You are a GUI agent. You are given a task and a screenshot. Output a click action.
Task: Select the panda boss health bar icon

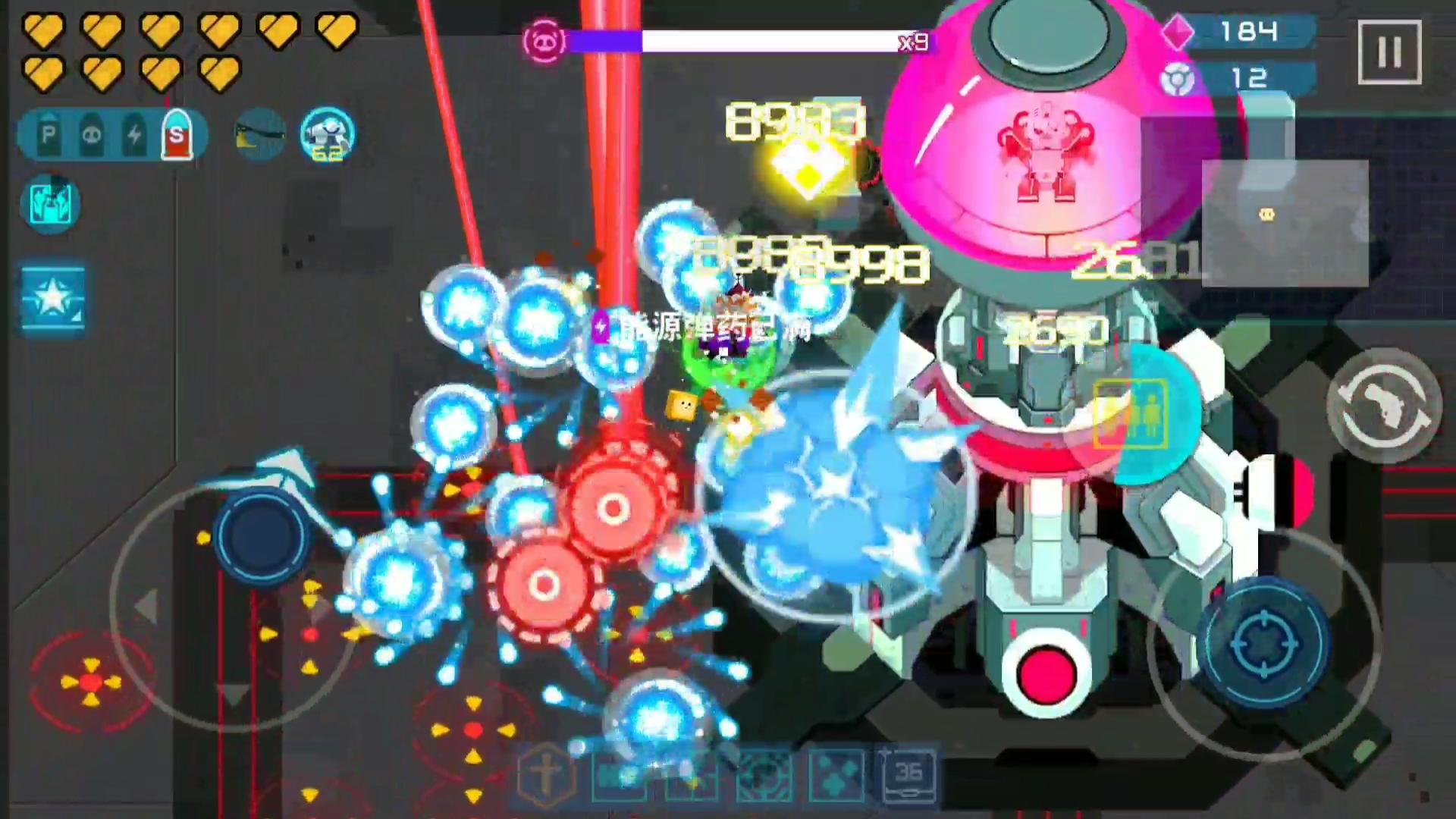(x=543, y=42)
